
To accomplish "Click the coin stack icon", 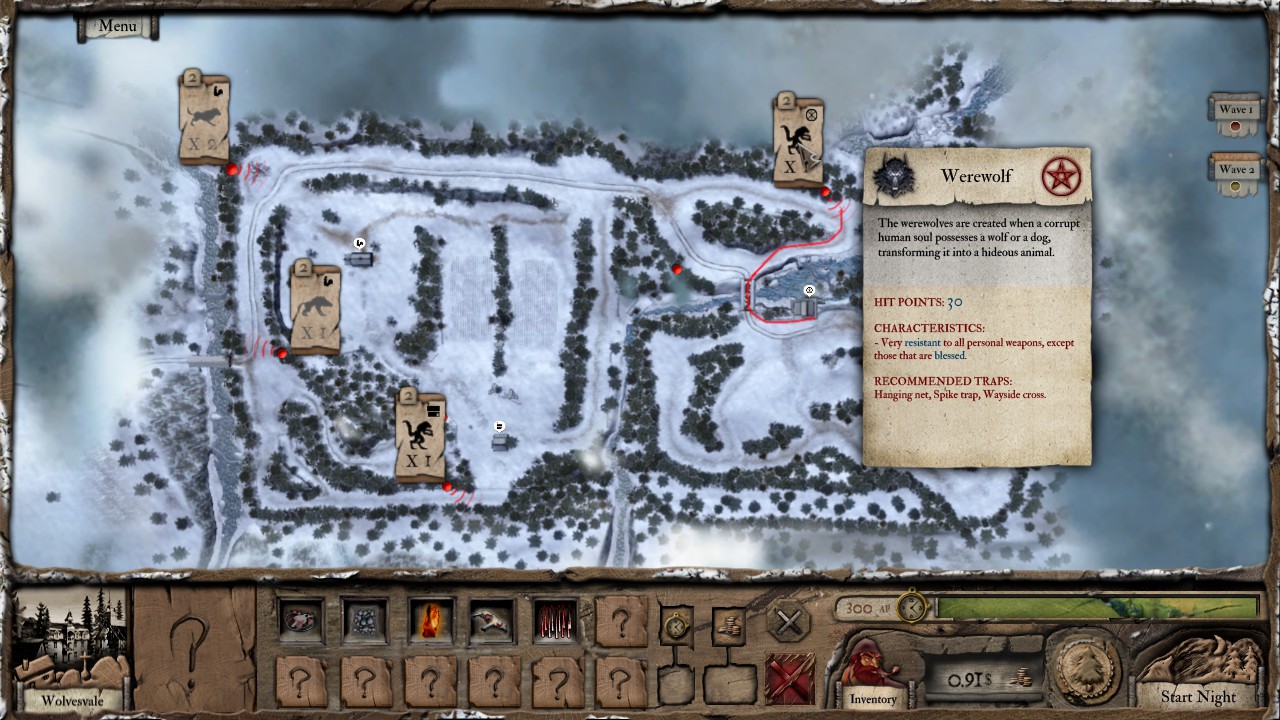I will pos(730,626).
